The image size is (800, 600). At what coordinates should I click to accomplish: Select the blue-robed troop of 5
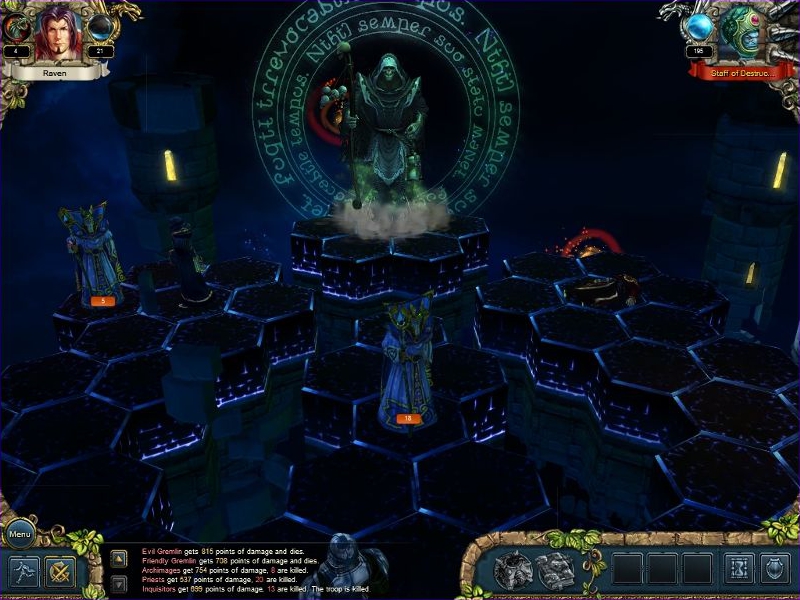click(x=94, y=255)
